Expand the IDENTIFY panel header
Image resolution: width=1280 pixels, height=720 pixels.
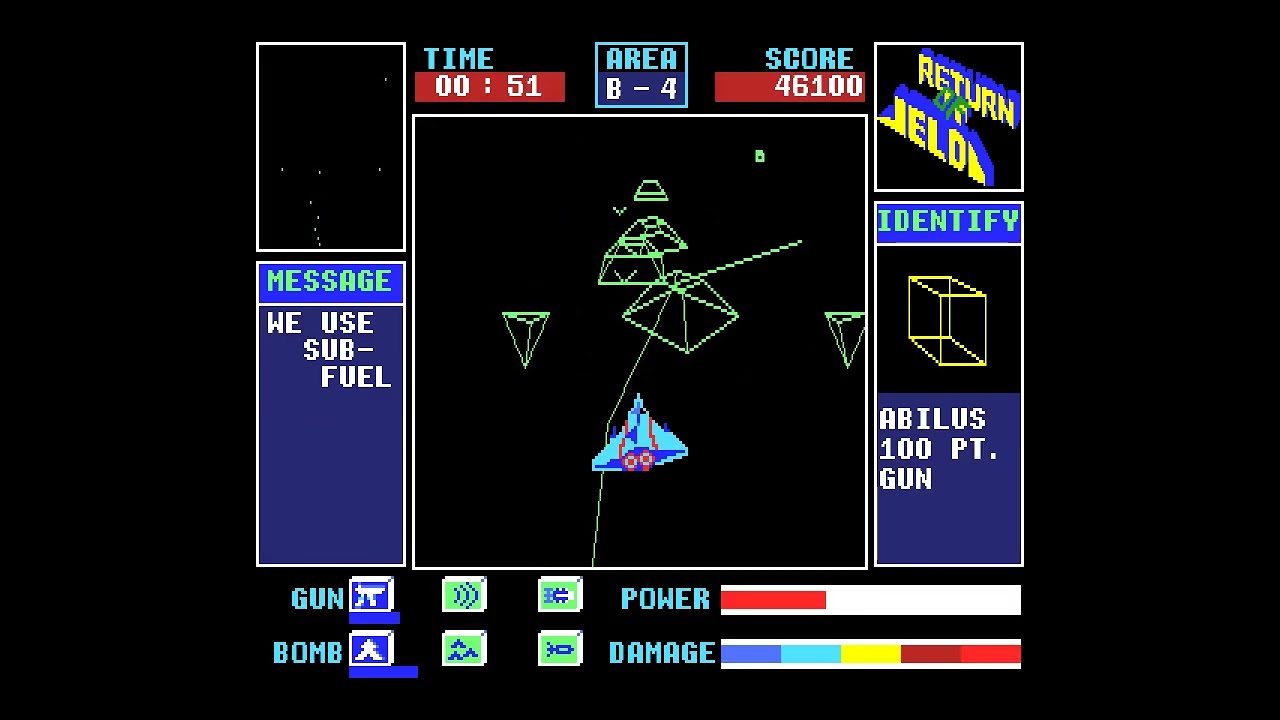pyautogui.click(x=947, y=221)
